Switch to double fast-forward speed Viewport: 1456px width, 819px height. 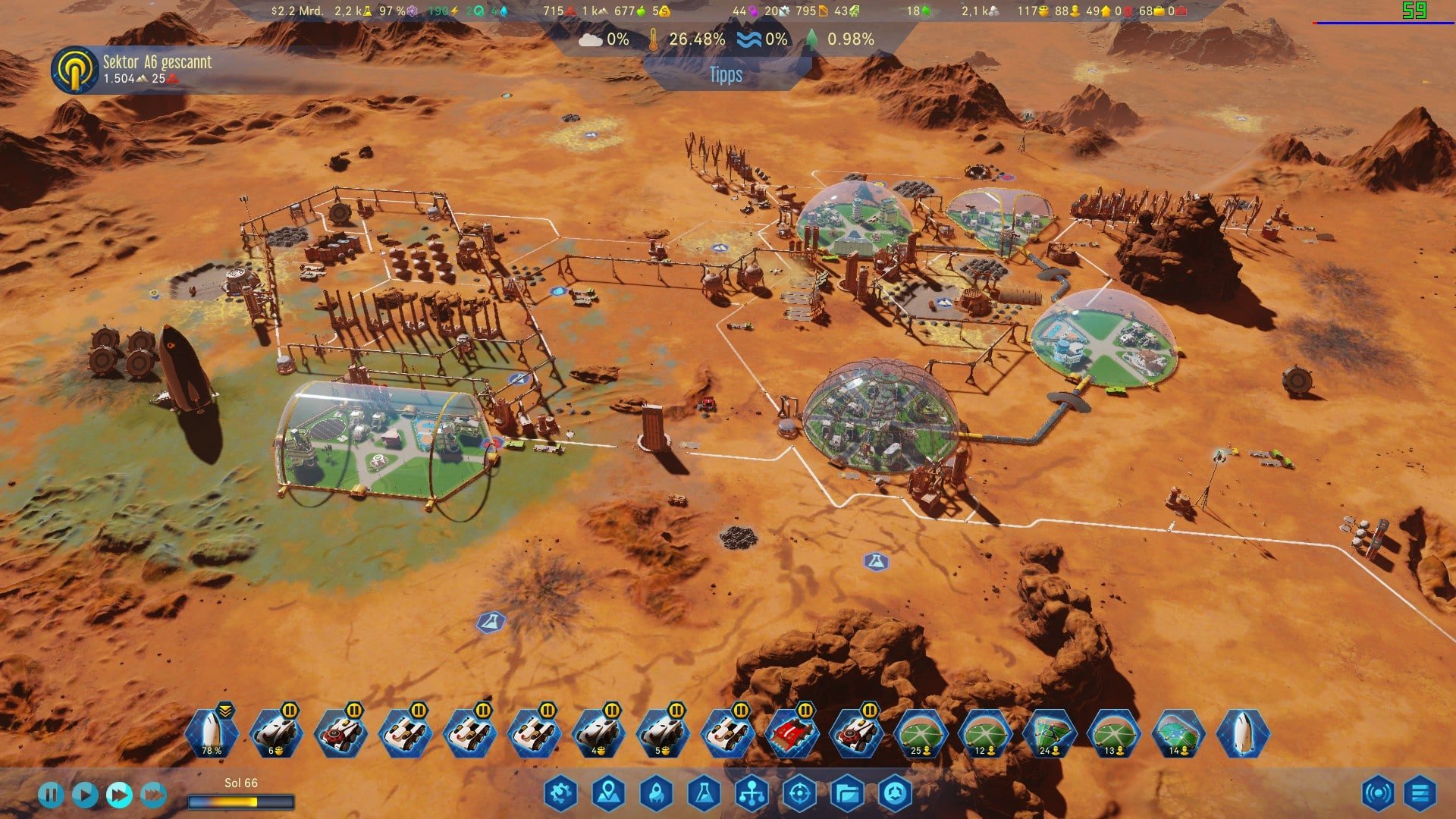pyautogui.click(x=119, y=795)
